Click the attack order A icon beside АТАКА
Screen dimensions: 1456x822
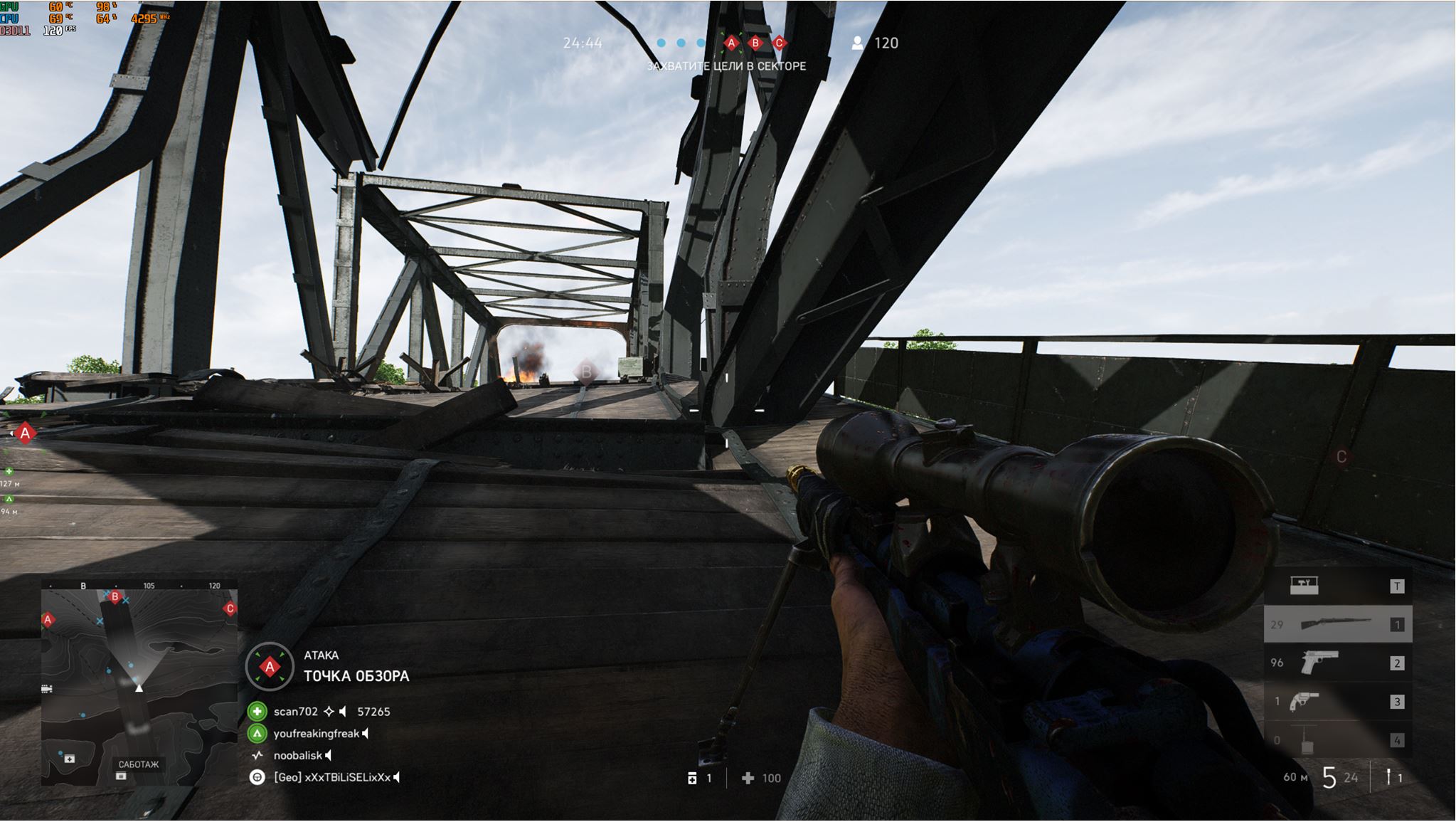pos(270,667)
